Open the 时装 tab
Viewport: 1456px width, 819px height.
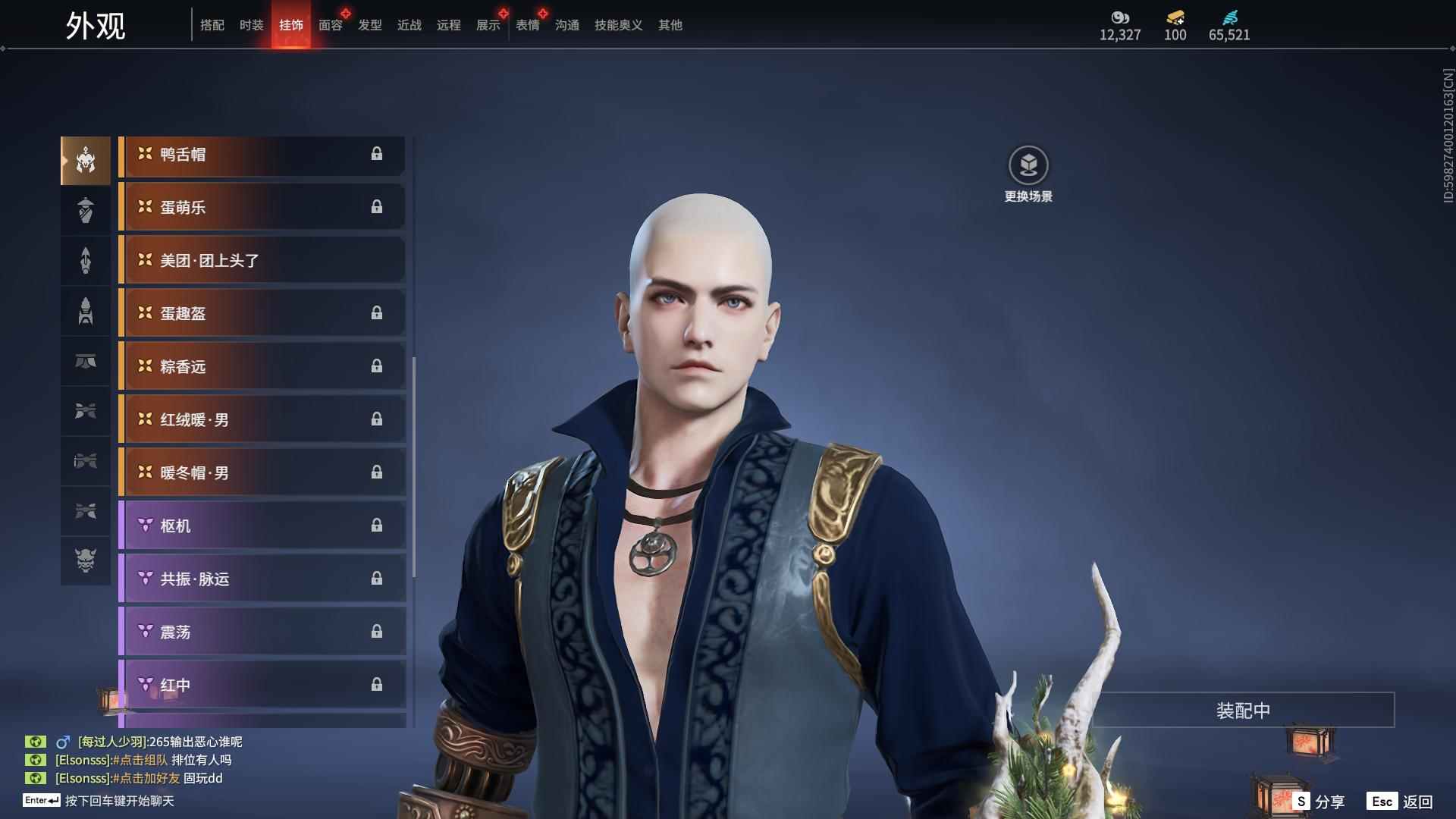coord(251,25)
